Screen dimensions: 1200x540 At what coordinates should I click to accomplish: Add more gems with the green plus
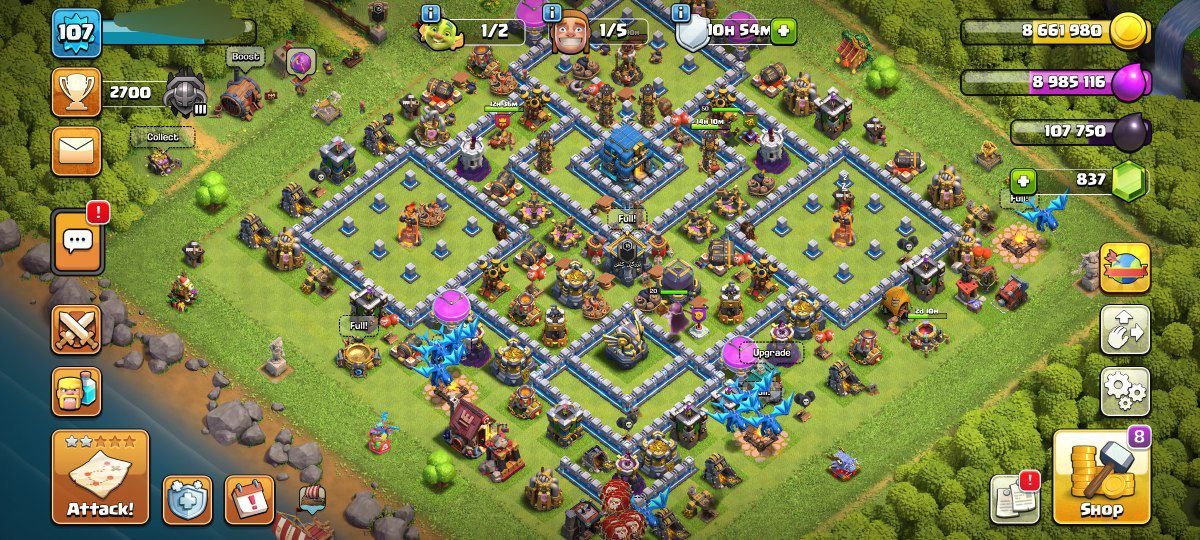[x=1022, y=181]
